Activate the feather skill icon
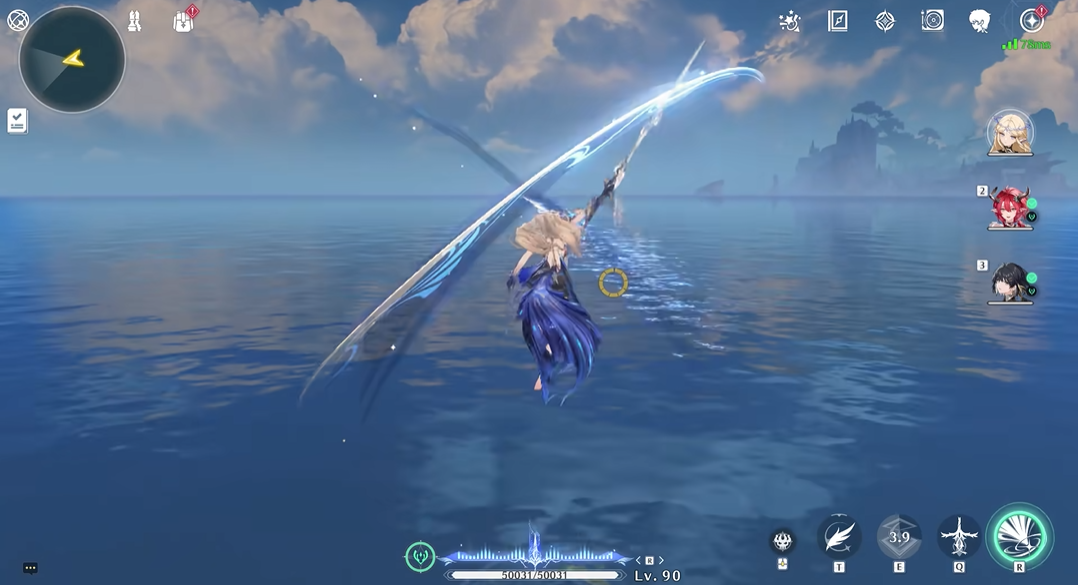The width and height of the screenshot is (1078, 585). 839,537
